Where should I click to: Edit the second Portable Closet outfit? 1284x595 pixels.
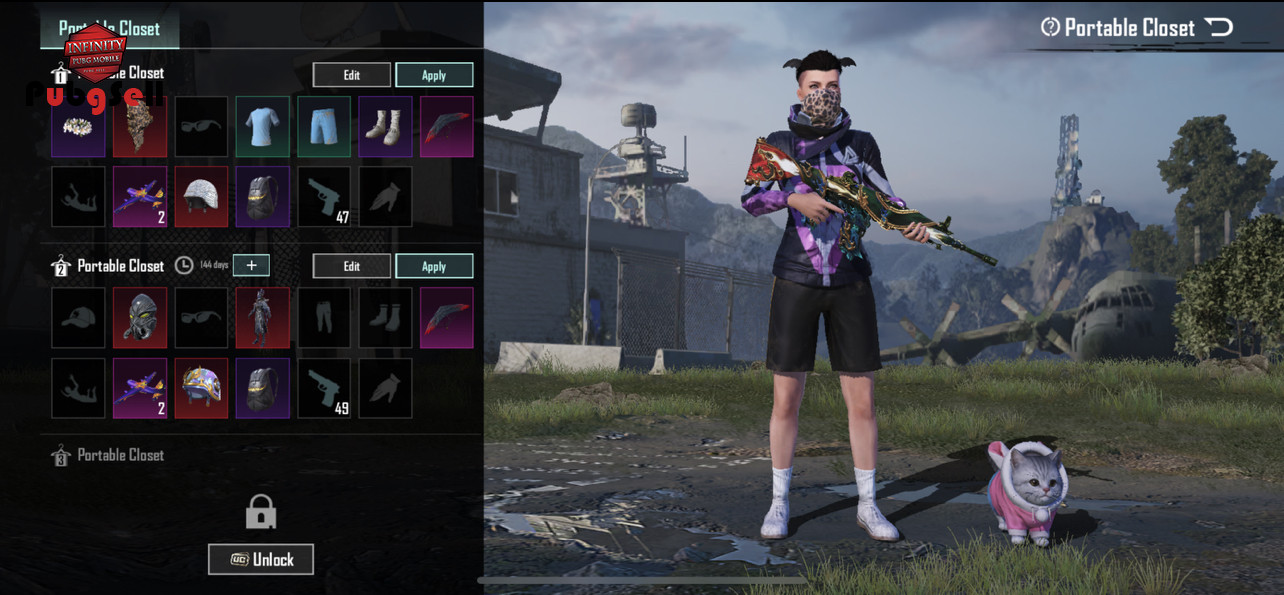(x=351, y=266)
